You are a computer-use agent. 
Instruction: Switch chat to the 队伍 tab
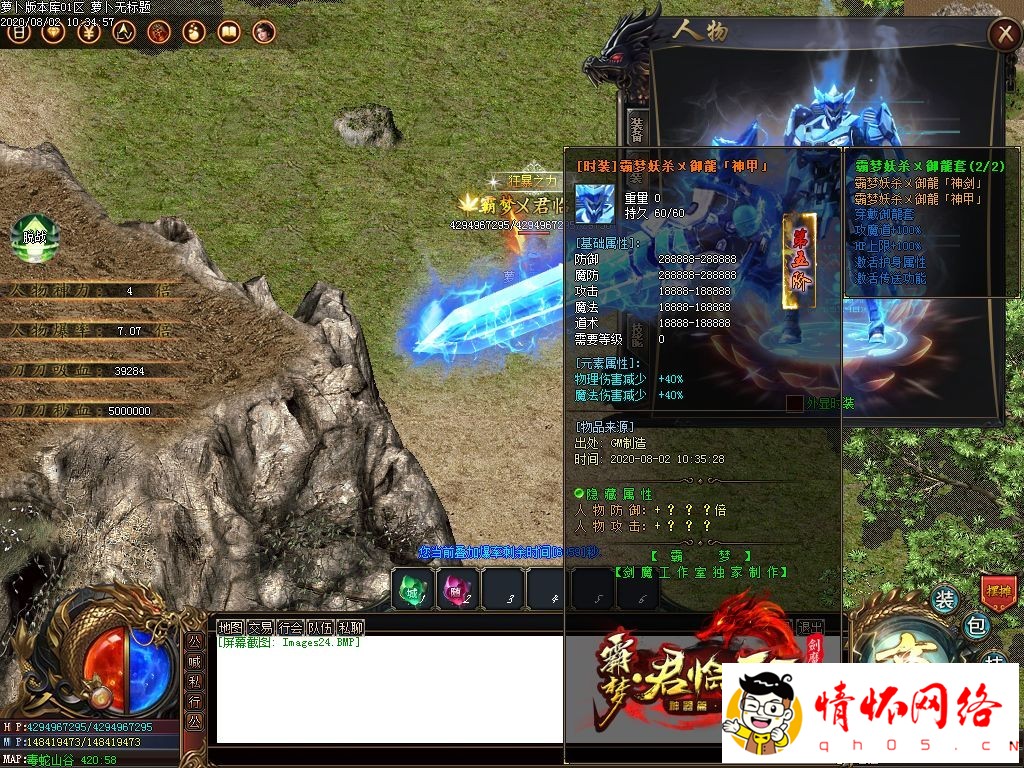(320, 627)
